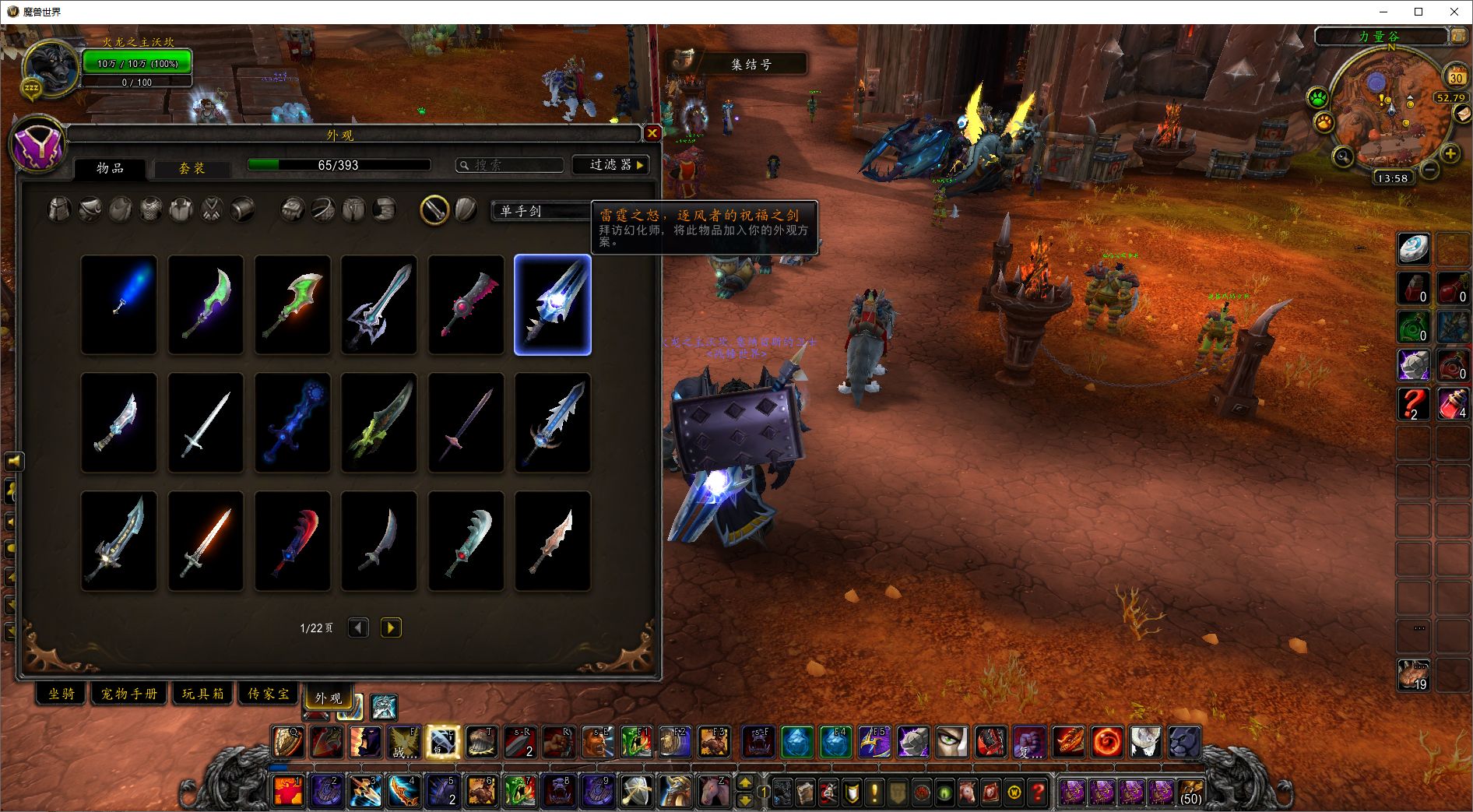This screenshot has height=812, width=1473.
Task: Switch to the 玩具箱 toy box tab
Action: point(202,693)
